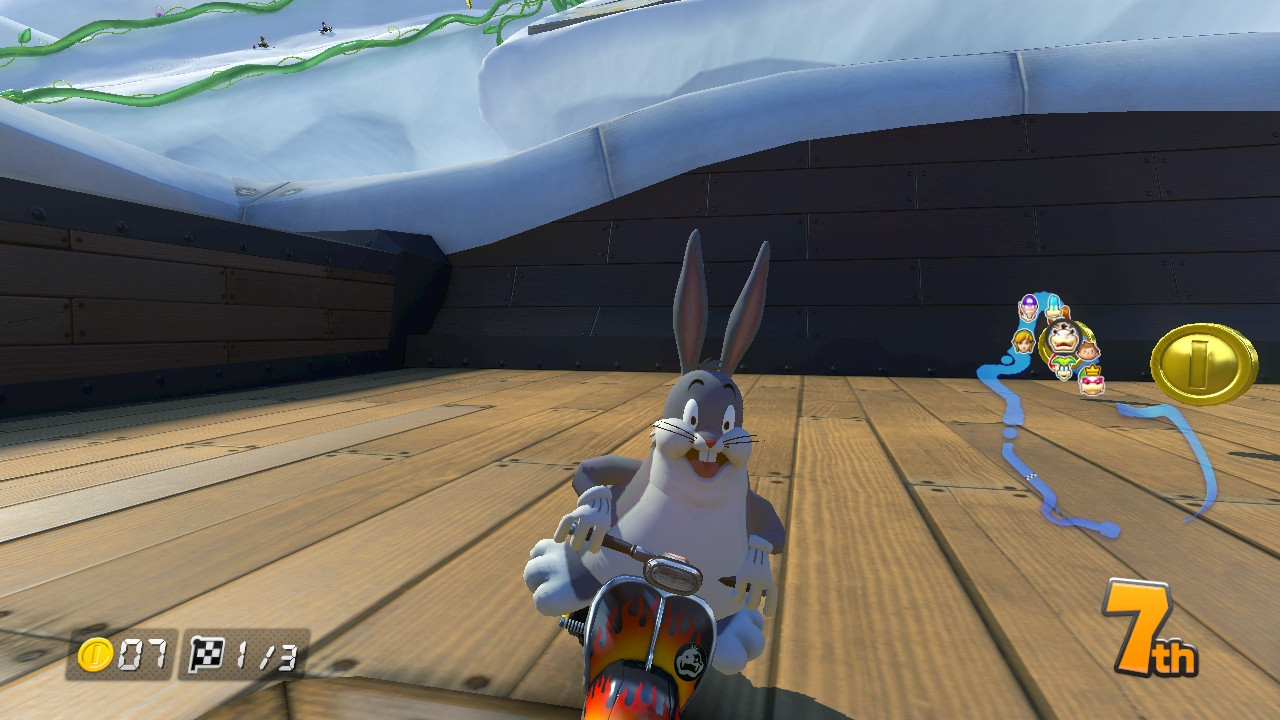This screenshot has width=1280, height=720.
Task: Click Wendy's crowned icon on the minimap
Action: coord(1091,381)
